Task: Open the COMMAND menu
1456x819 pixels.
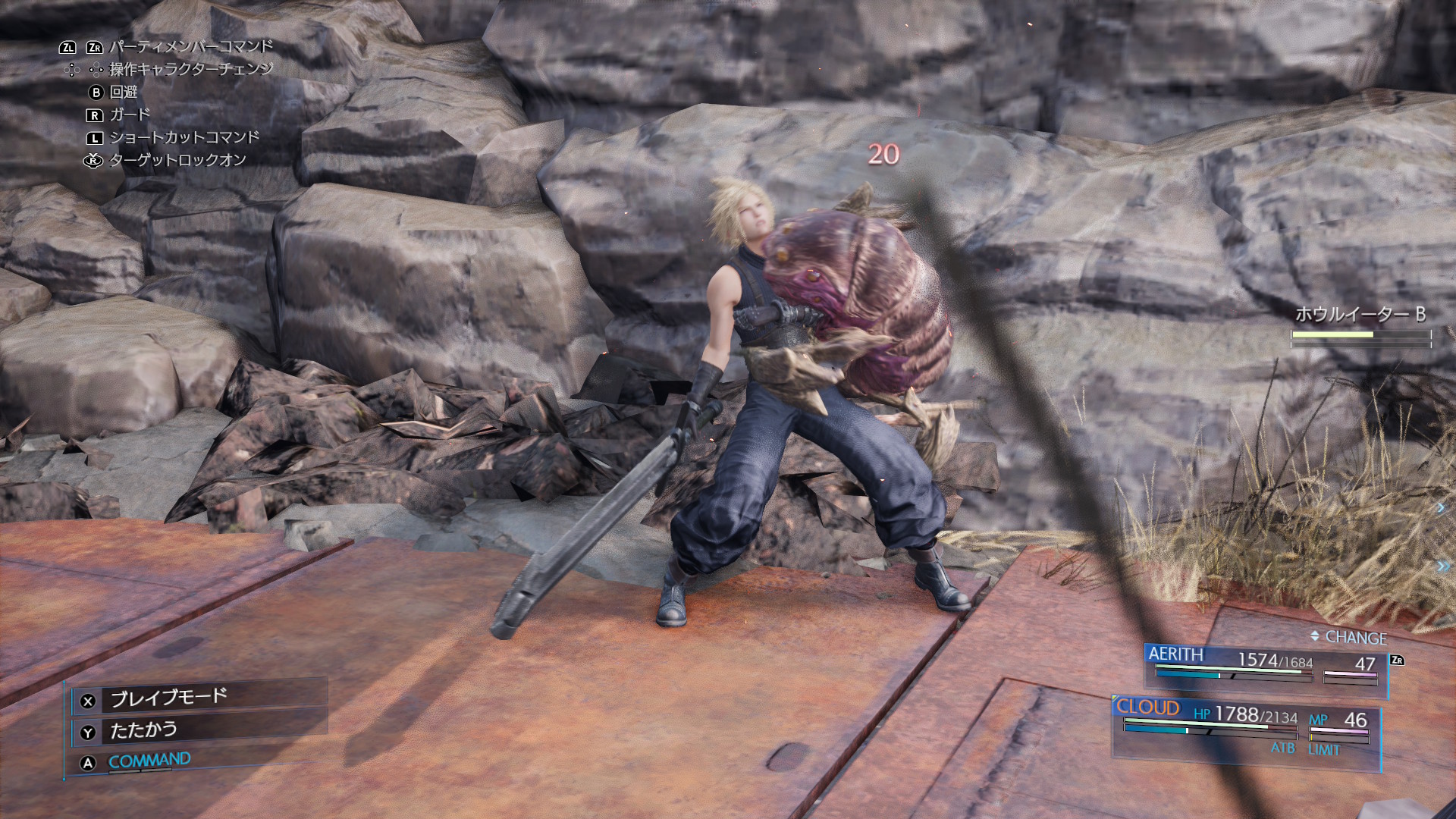Action: [149, 761]
